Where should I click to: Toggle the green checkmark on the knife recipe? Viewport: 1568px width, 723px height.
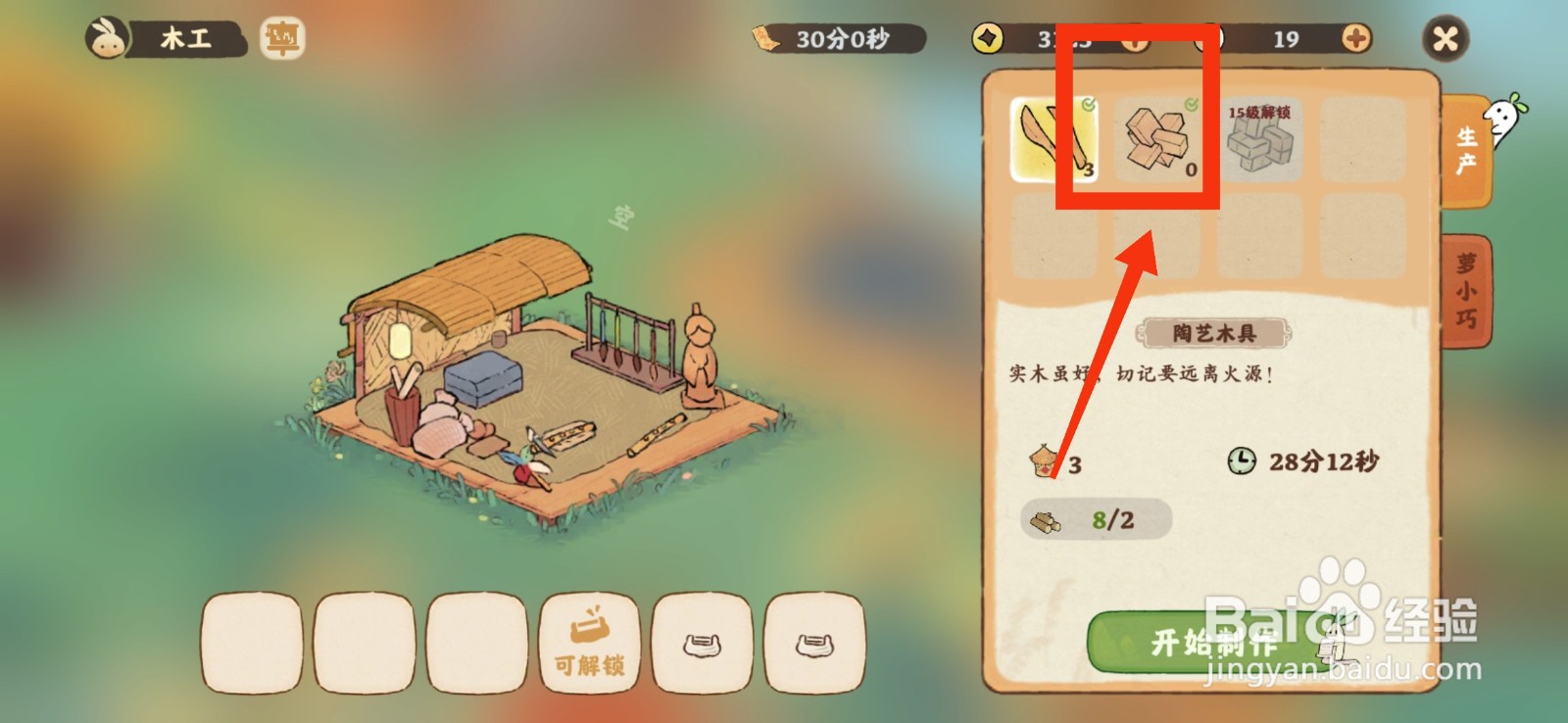click(x=1090, y=103)
